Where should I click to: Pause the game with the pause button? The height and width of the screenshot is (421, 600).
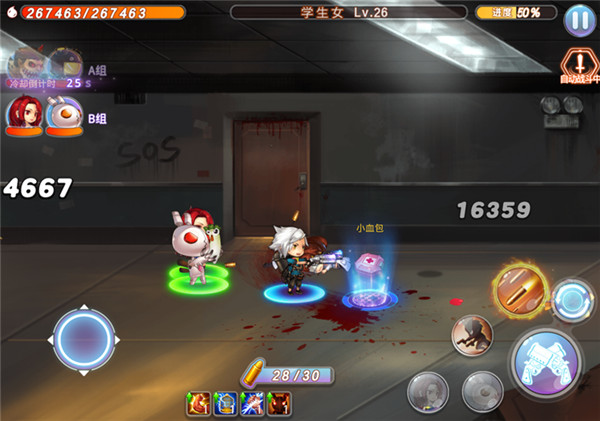(x=578, y=19)
